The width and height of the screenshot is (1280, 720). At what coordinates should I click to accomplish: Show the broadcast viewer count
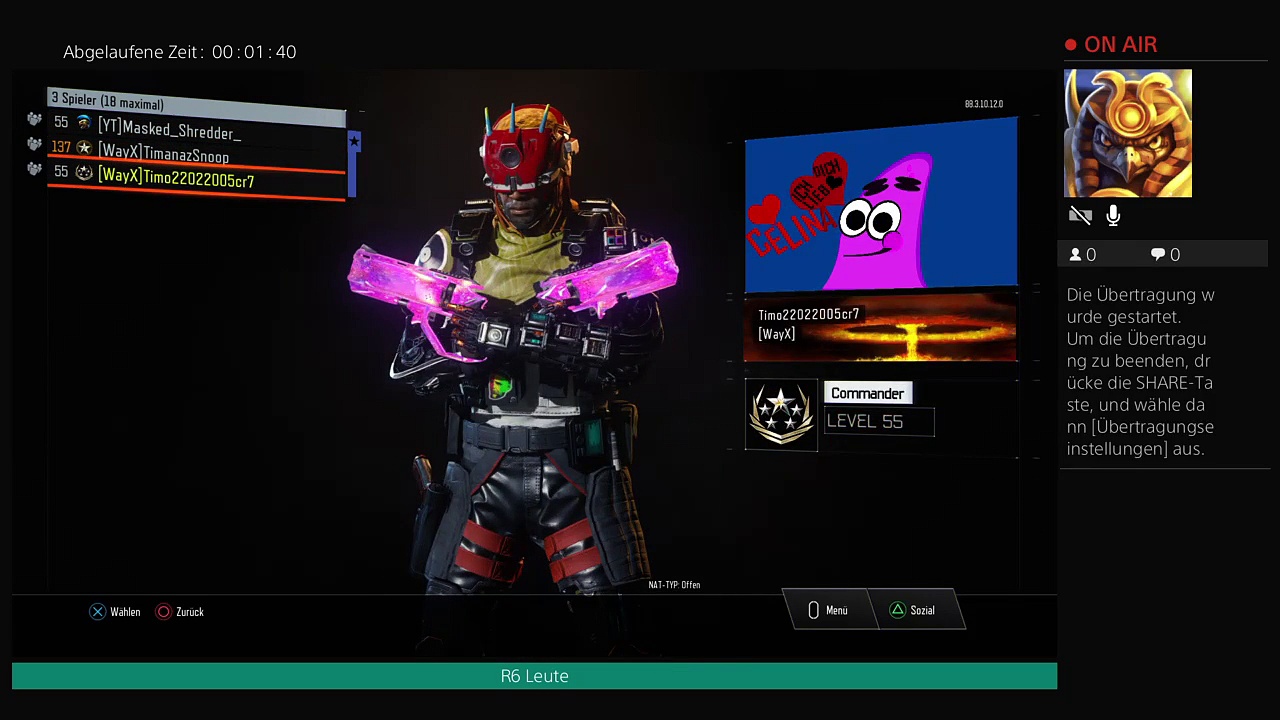(1082, 255)
